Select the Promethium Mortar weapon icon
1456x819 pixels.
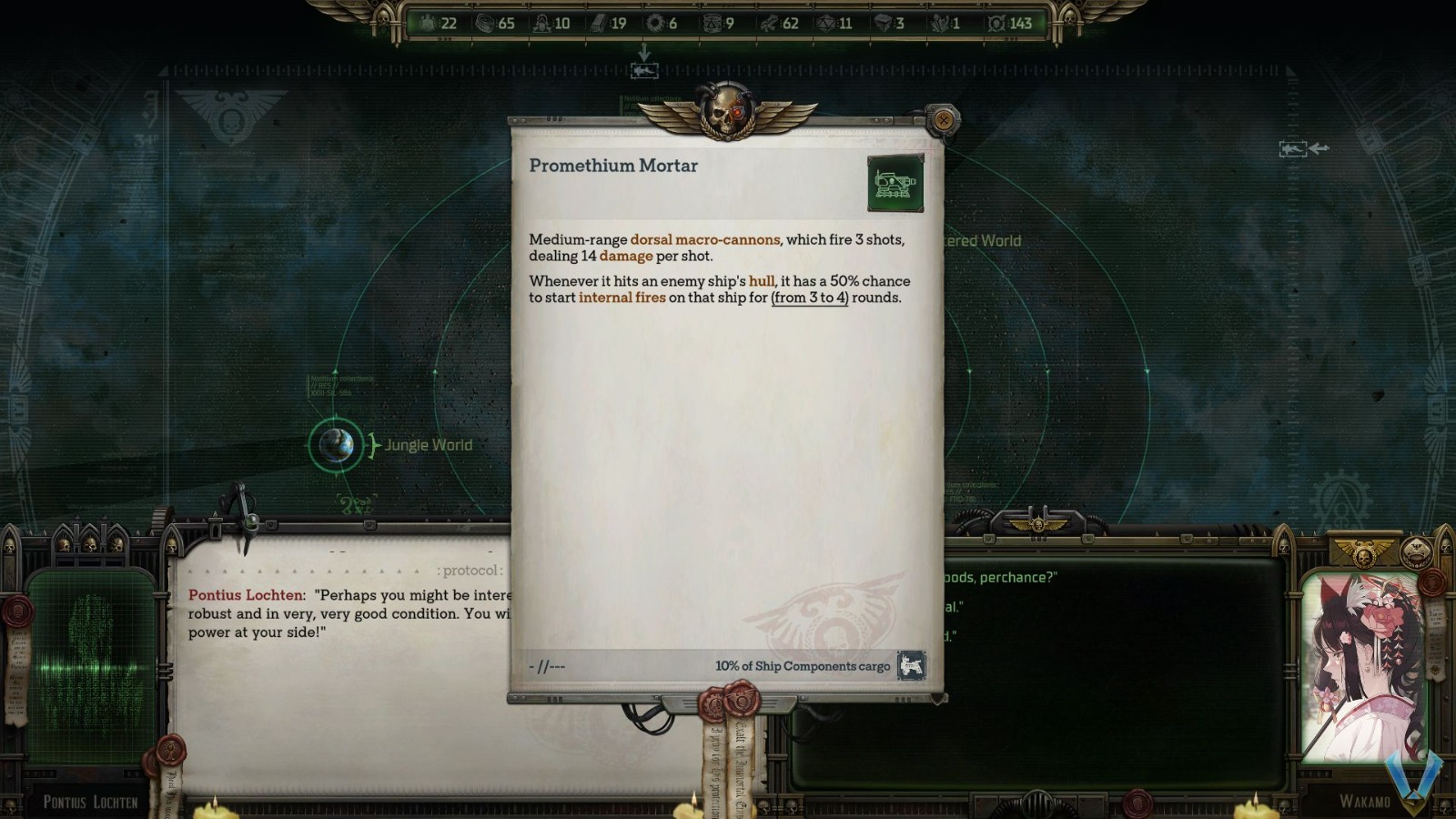click(895, 181)
